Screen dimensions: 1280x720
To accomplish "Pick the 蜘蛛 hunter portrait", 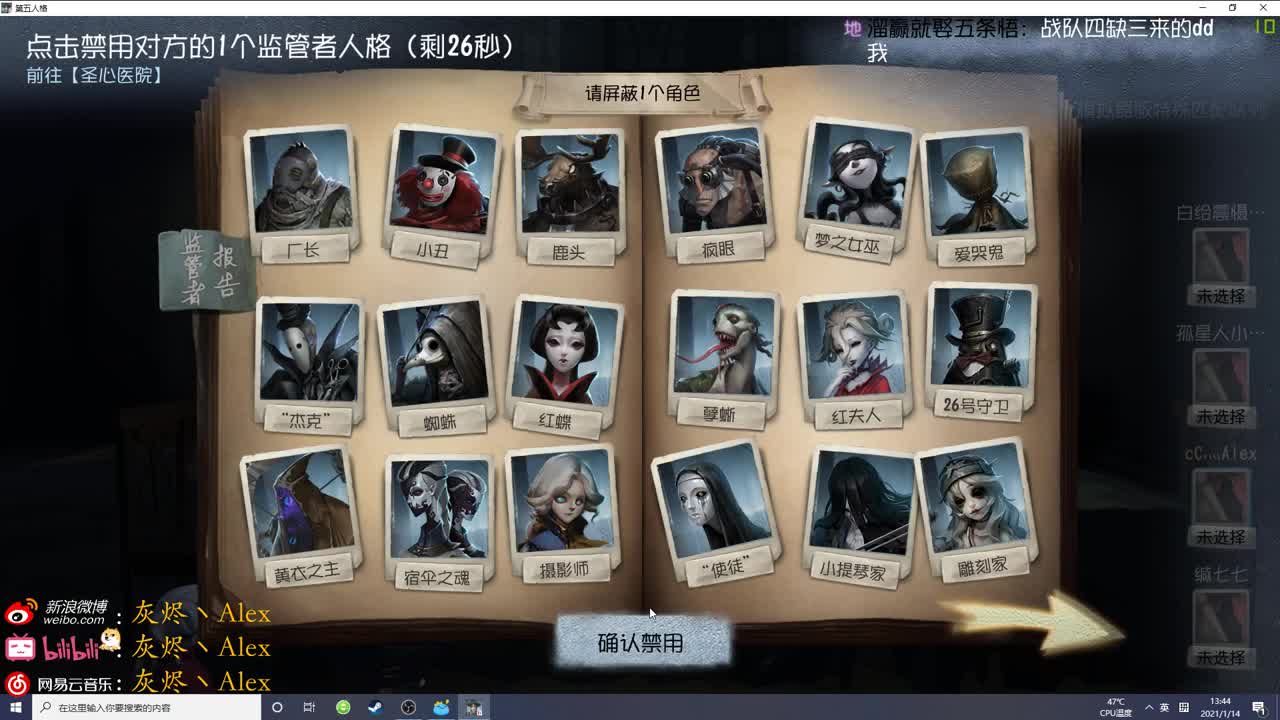I will coord(440,355).
